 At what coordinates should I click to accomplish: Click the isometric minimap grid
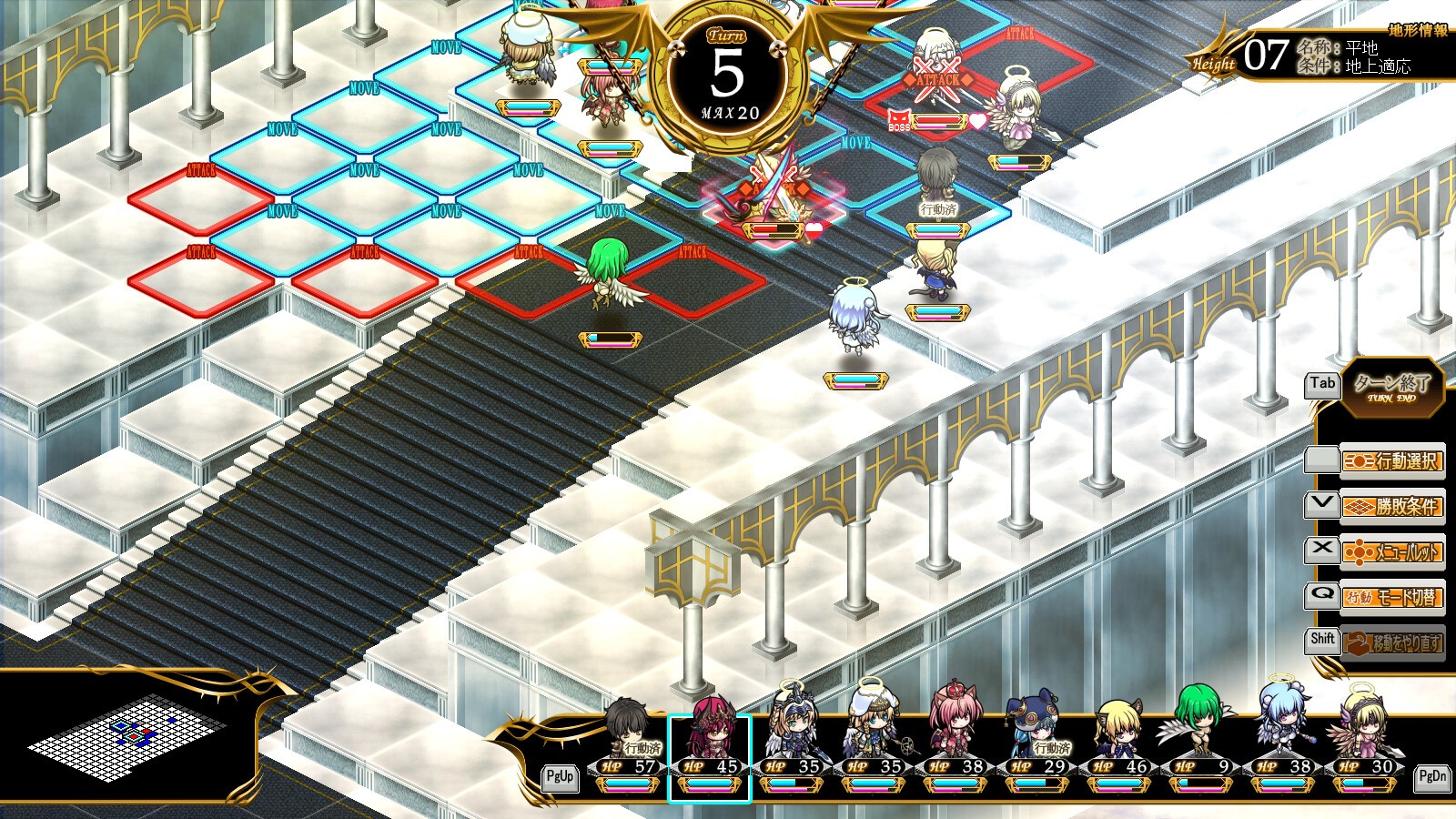127,739
